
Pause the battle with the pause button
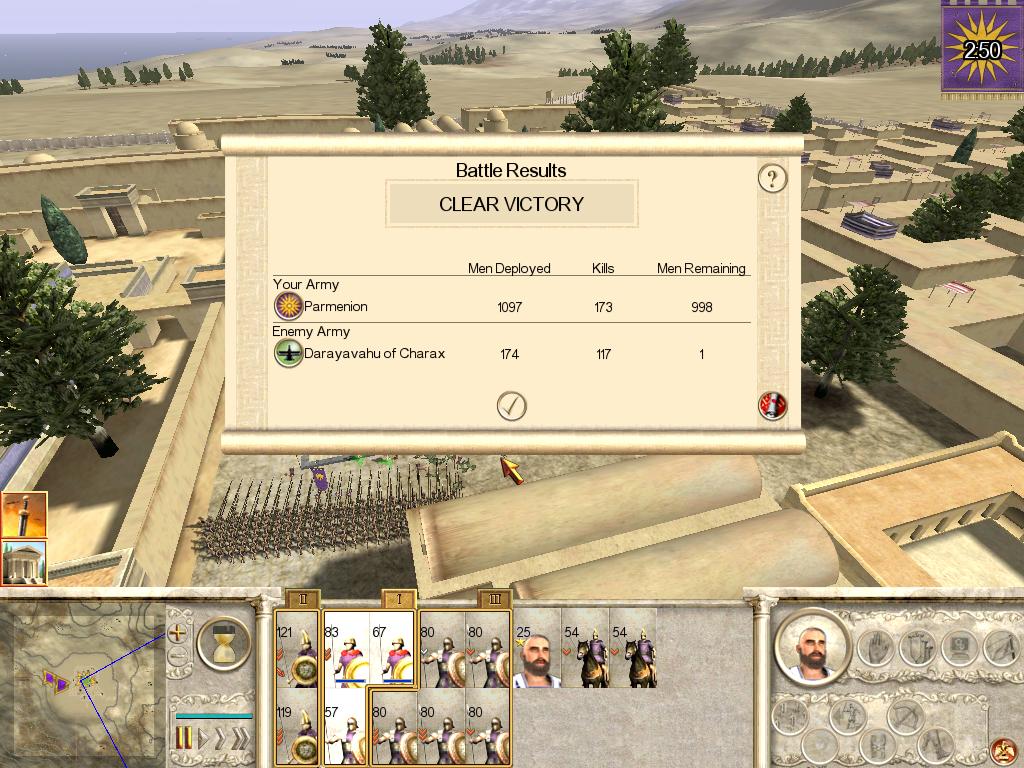click(x=184, y=739)
